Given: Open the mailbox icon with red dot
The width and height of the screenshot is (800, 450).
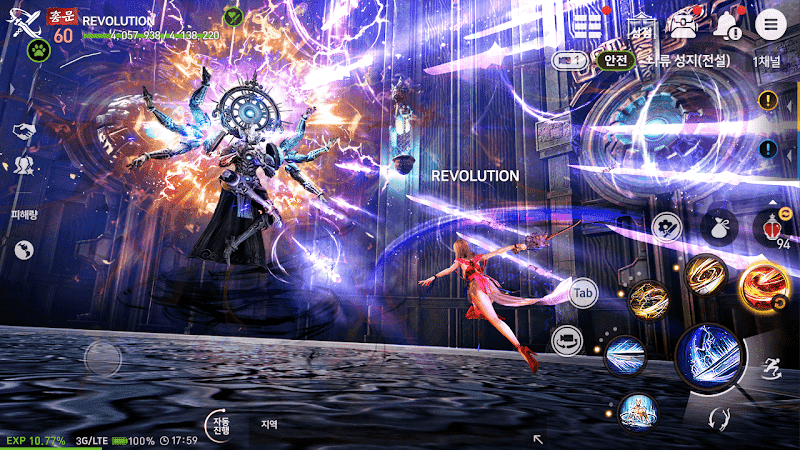Looking at the screenshot, I should click(684, 25).
